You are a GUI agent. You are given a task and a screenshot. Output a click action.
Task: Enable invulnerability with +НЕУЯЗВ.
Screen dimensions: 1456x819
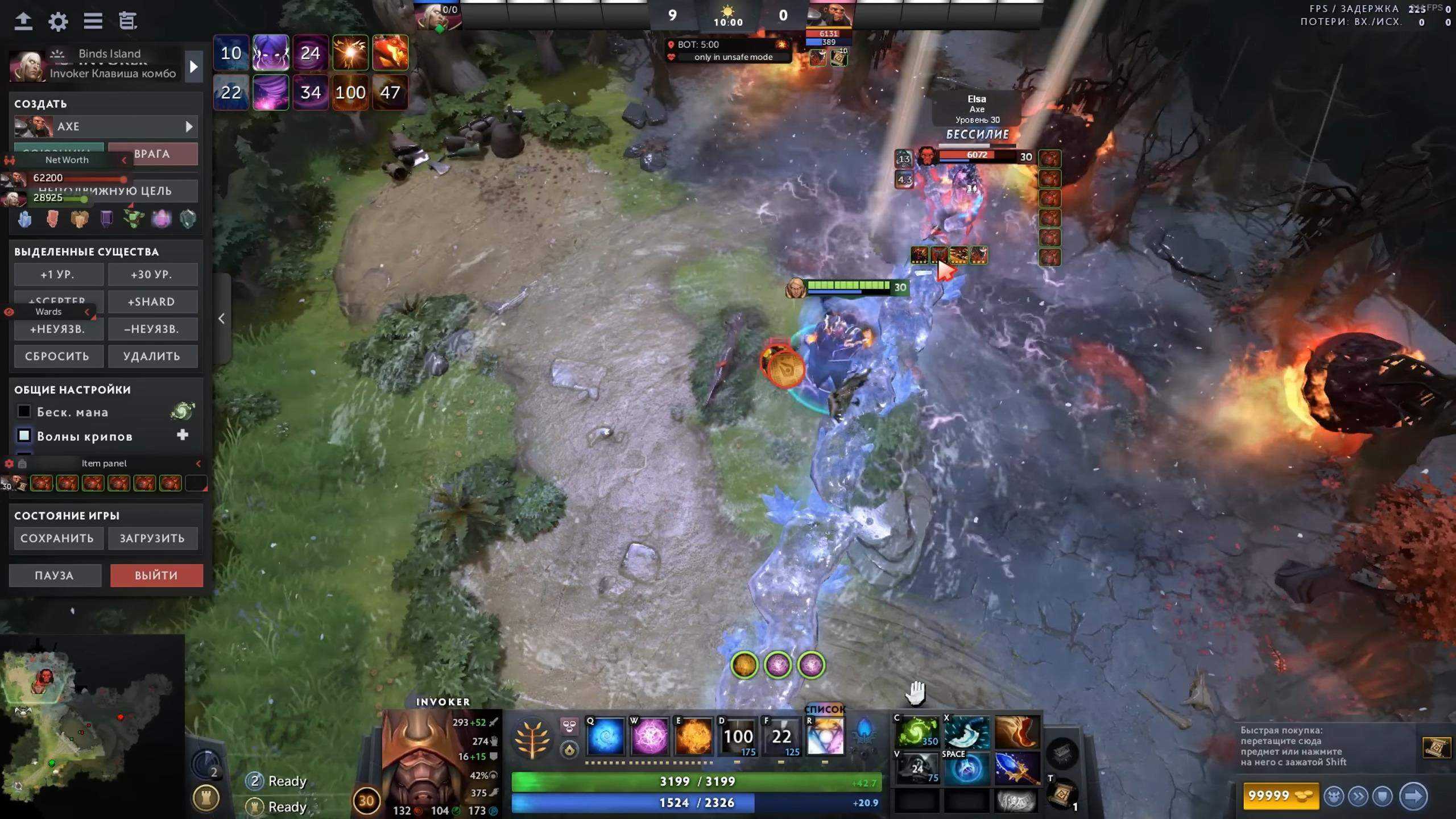coord(58,329)
